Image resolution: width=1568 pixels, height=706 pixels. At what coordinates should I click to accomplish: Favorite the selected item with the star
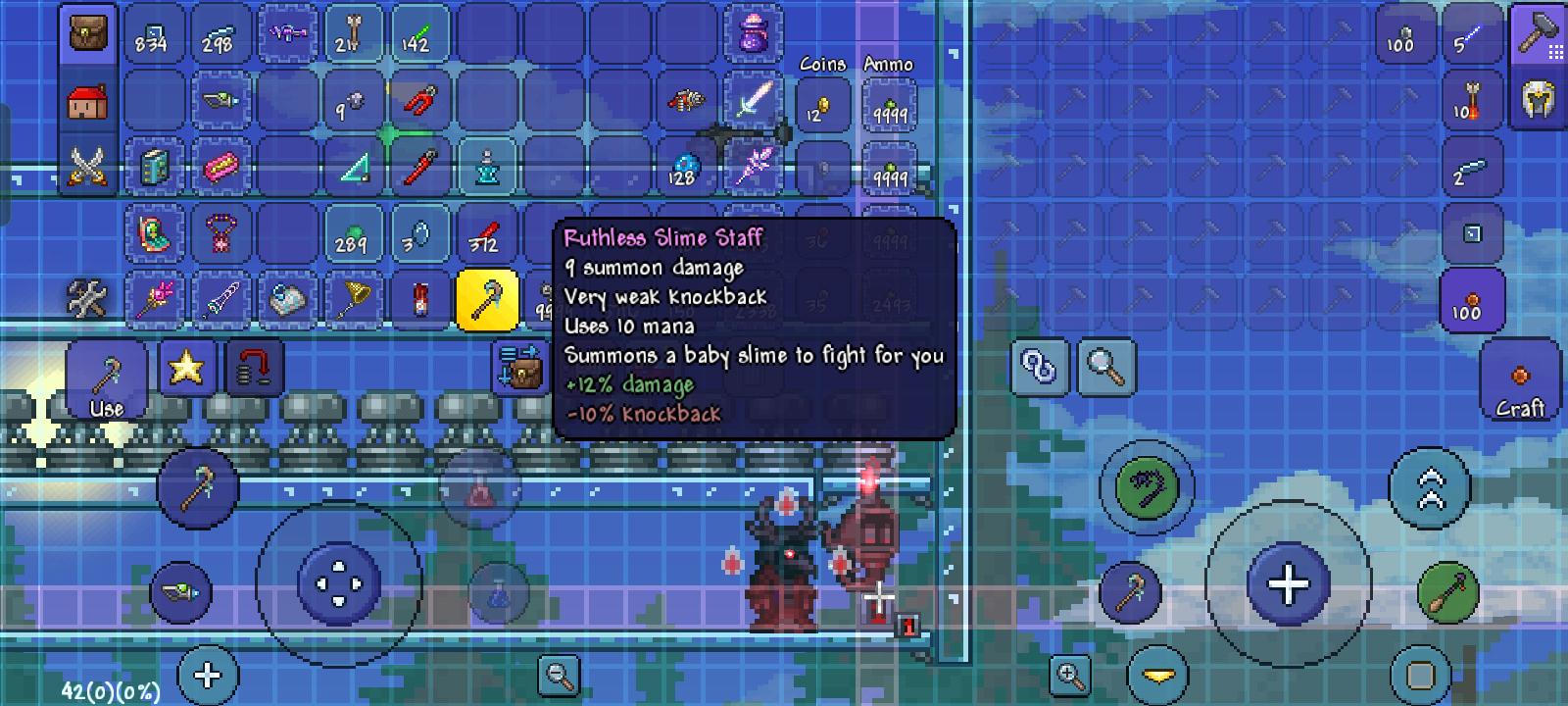pos(187,367)
